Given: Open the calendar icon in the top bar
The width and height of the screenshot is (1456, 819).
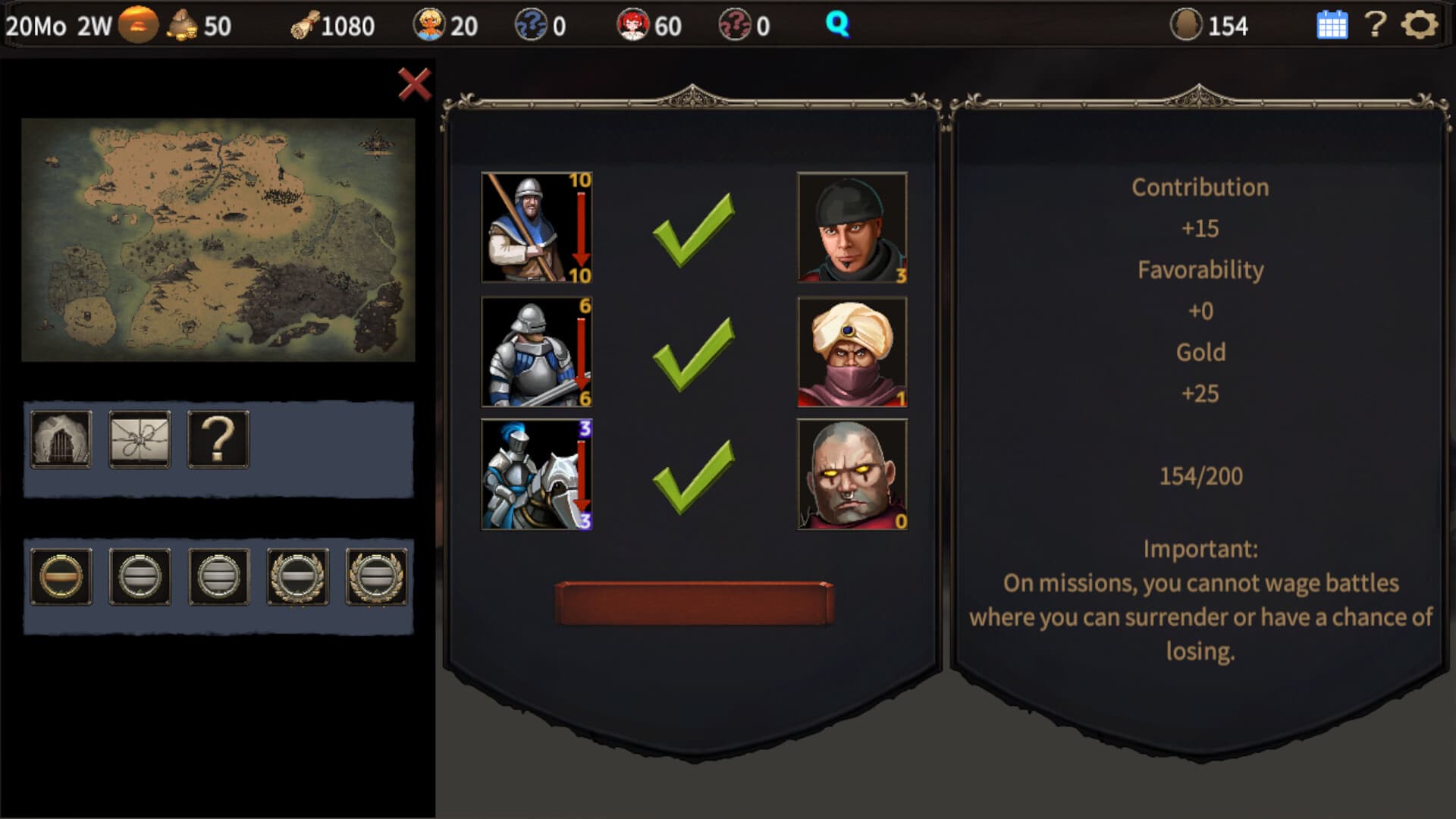Looking at the screenshot, I should 1332,24.
